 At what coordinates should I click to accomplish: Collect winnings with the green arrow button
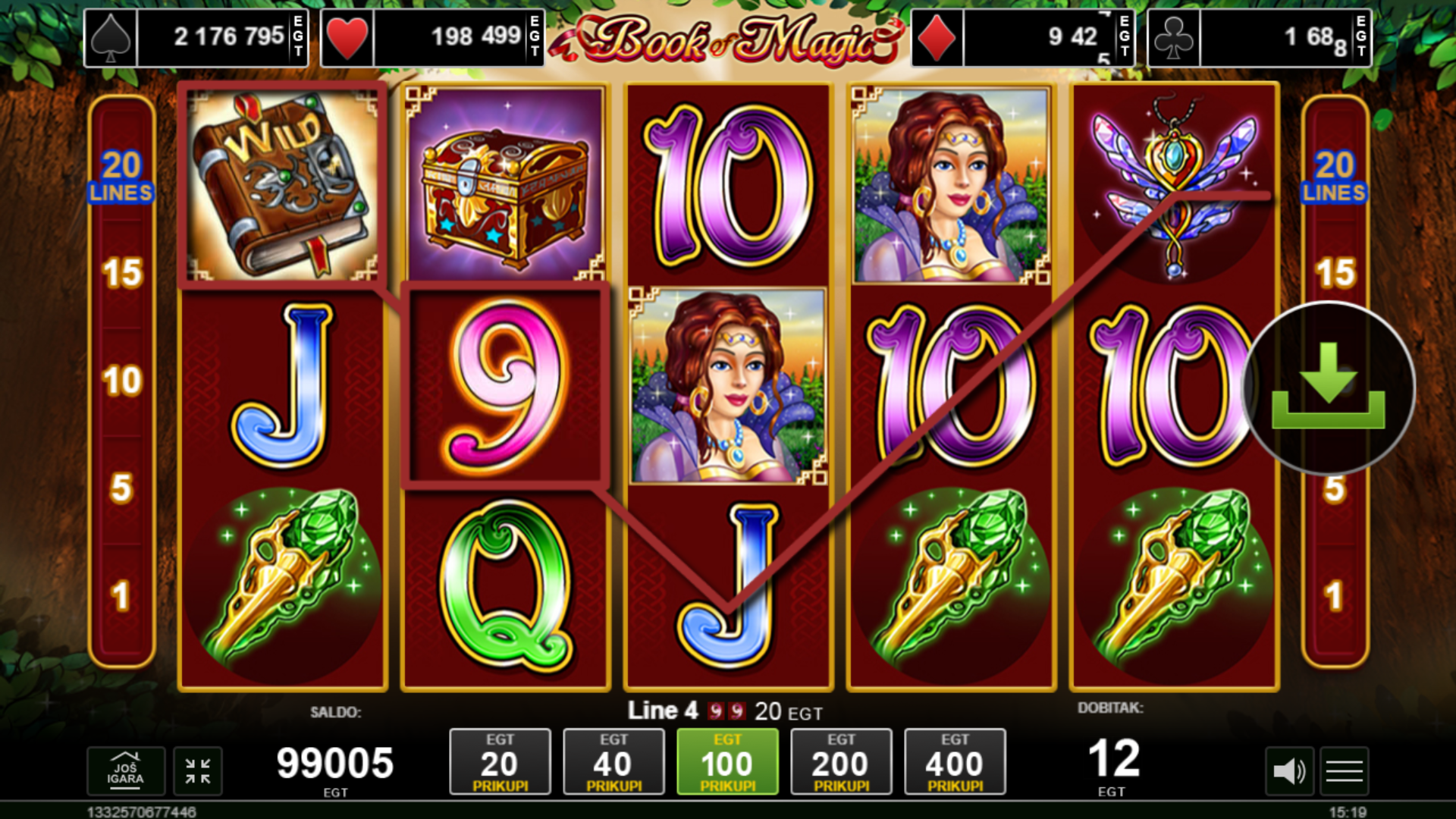(x=1329, y=388)
